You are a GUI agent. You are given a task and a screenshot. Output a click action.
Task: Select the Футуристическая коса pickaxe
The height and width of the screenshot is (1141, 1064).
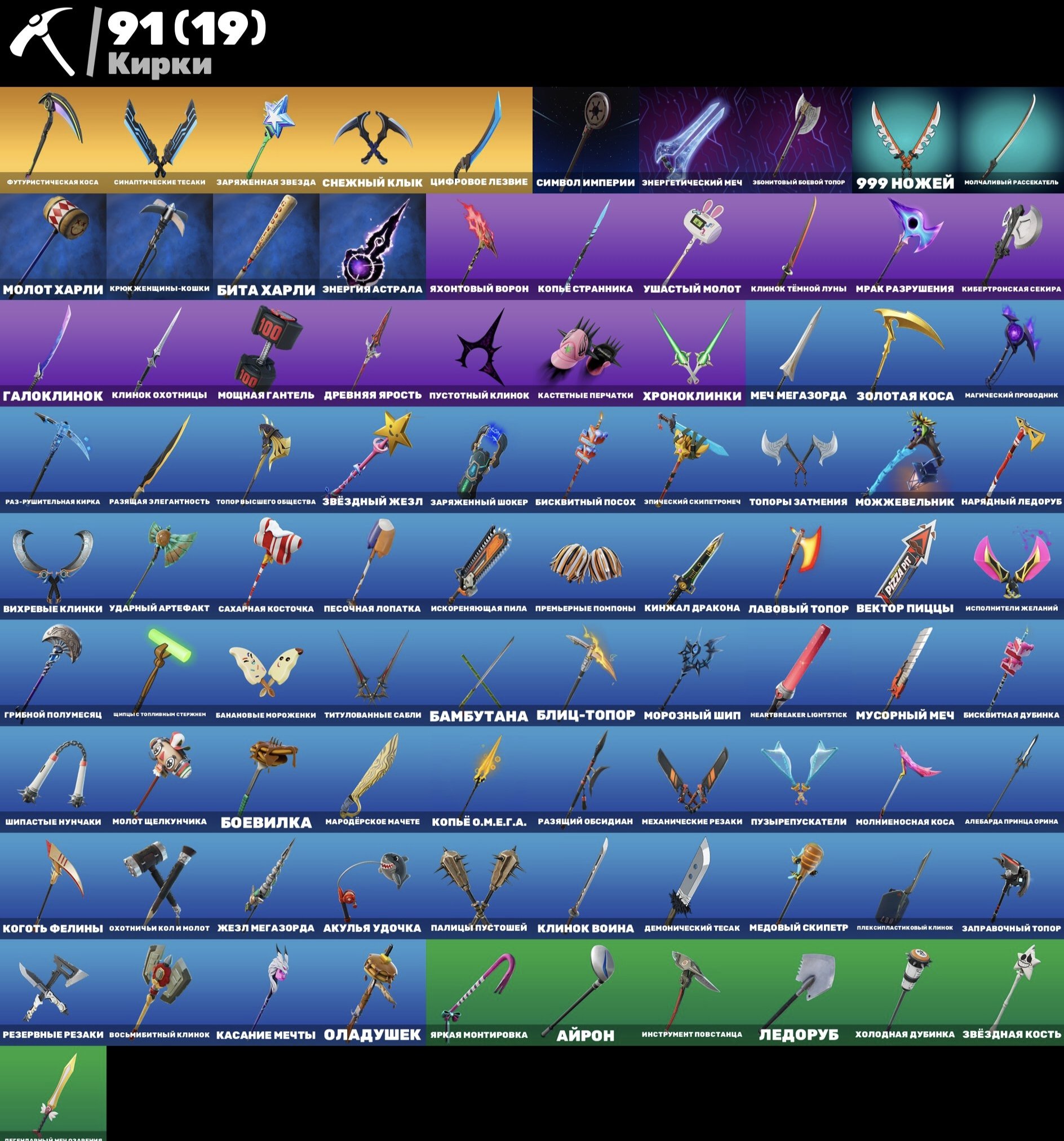(x=53, y=138)
